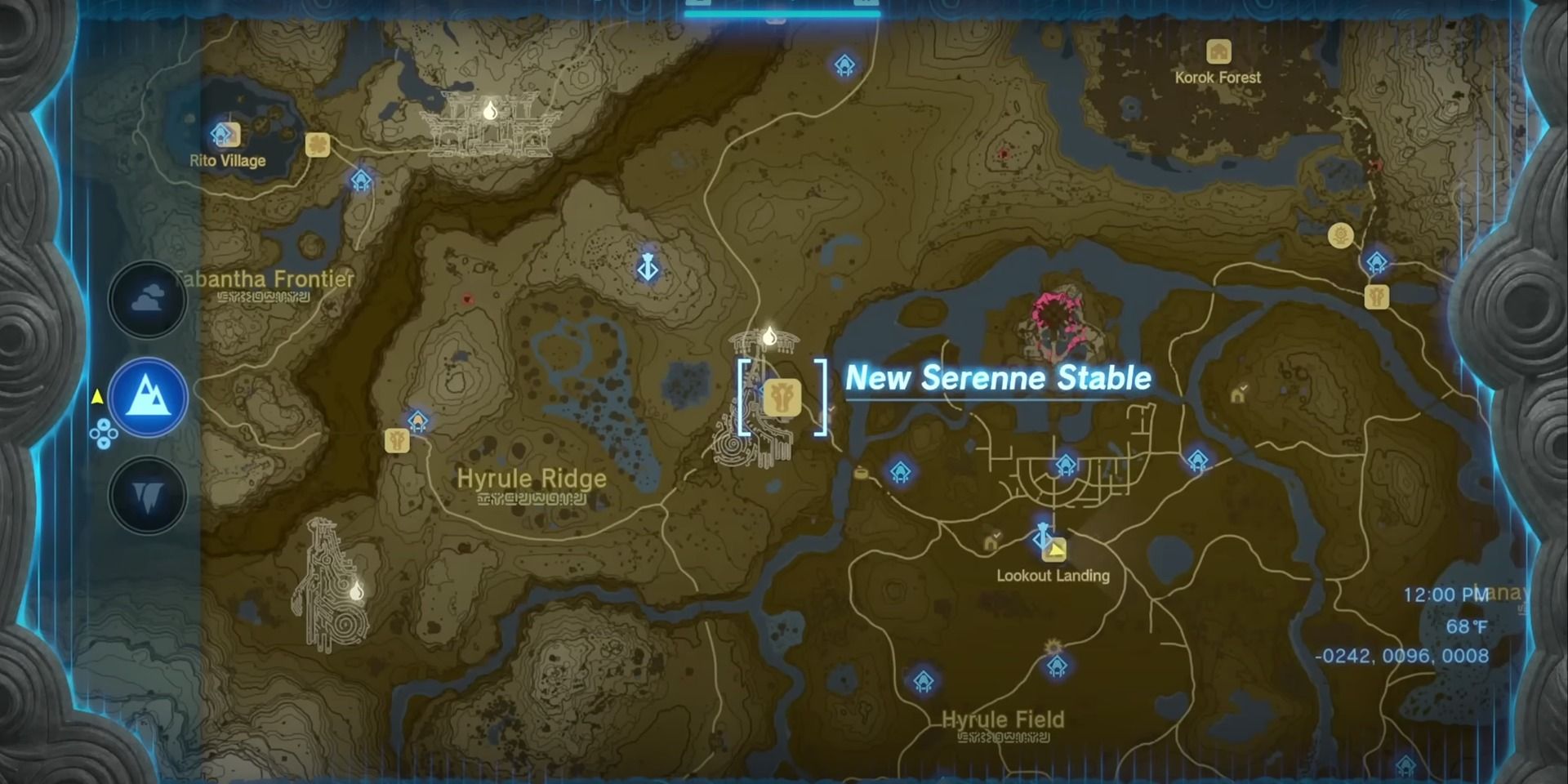Click the Korok Forest chest icon
Image resolution: width=1568 pixels, height=784 pixels.
tap(1218, 51)
